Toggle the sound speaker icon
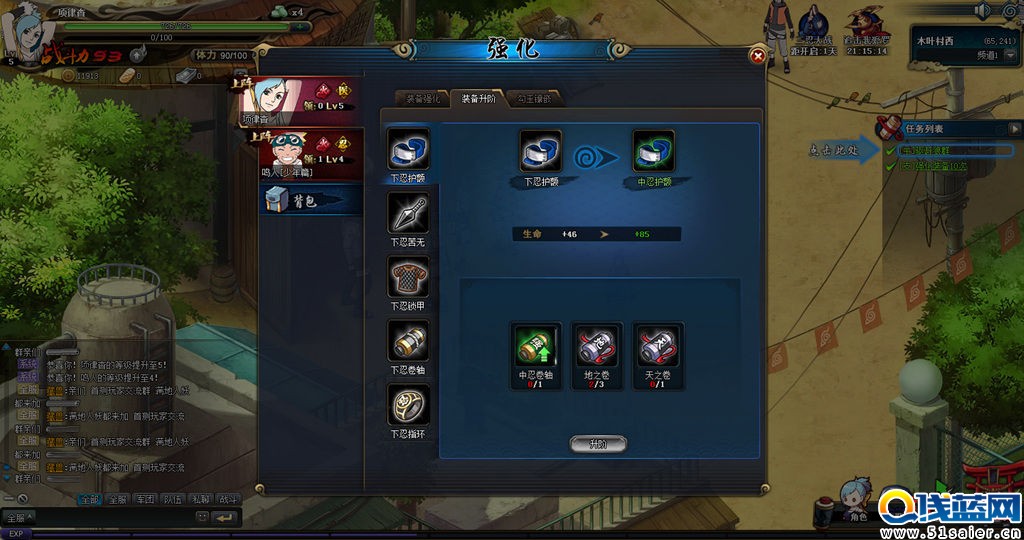Image resolution: width=1024 pixels, height=540 pixels. (x=982, y=11)
